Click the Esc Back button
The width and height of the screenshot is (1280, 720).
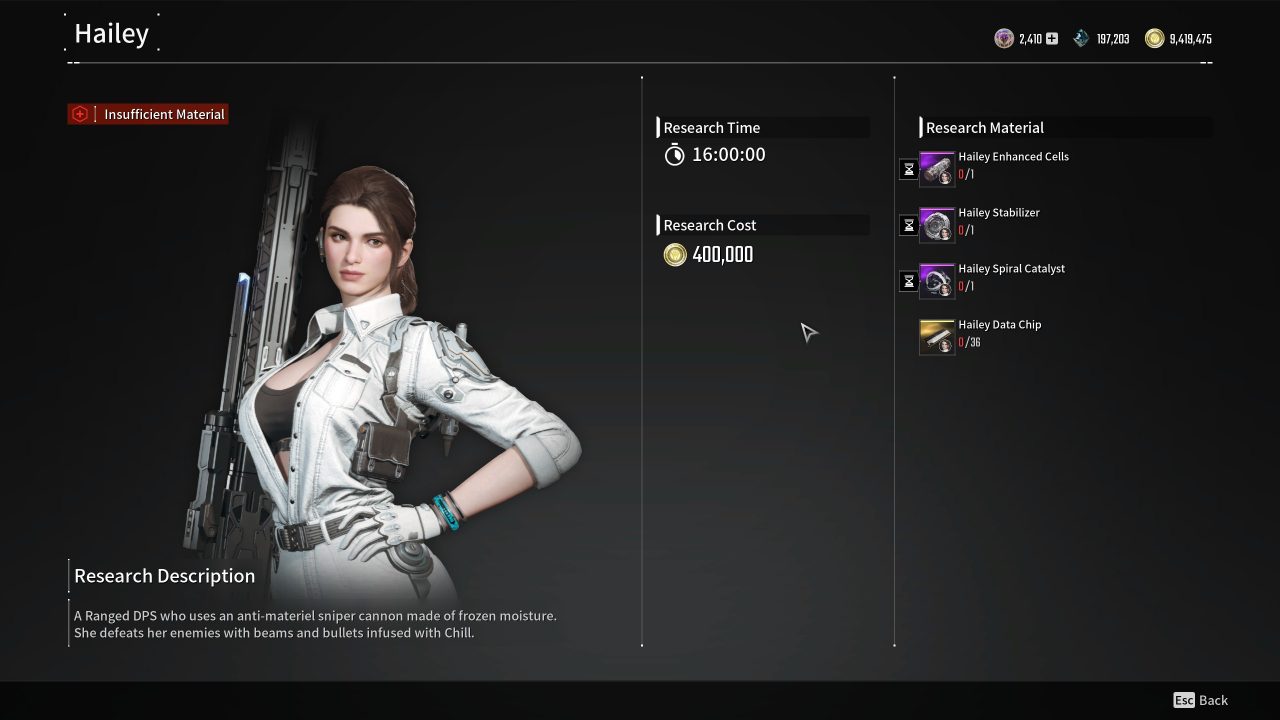pos(1198,700)
